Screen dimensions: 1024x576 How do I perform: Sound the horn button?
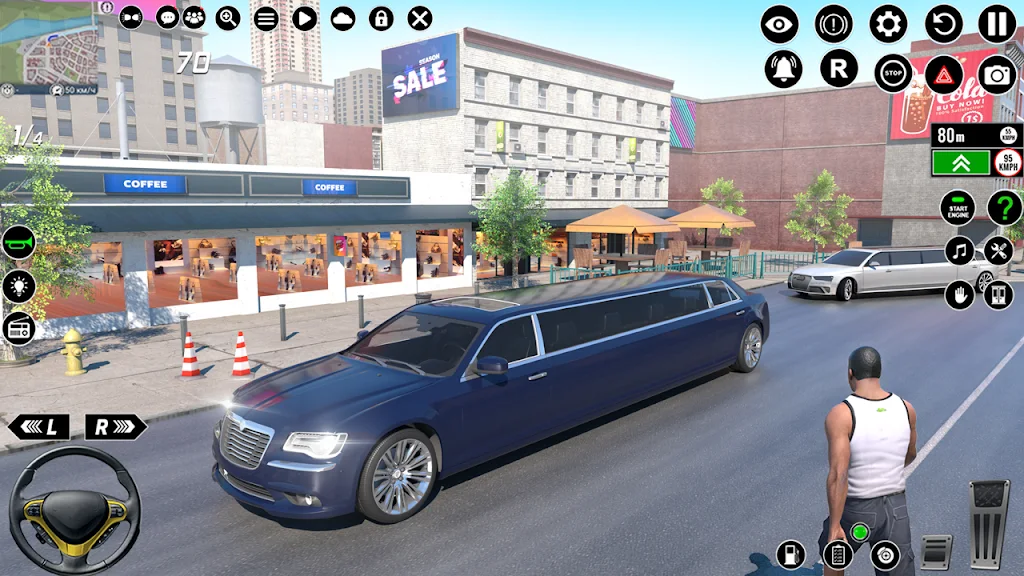click(18, 241)
